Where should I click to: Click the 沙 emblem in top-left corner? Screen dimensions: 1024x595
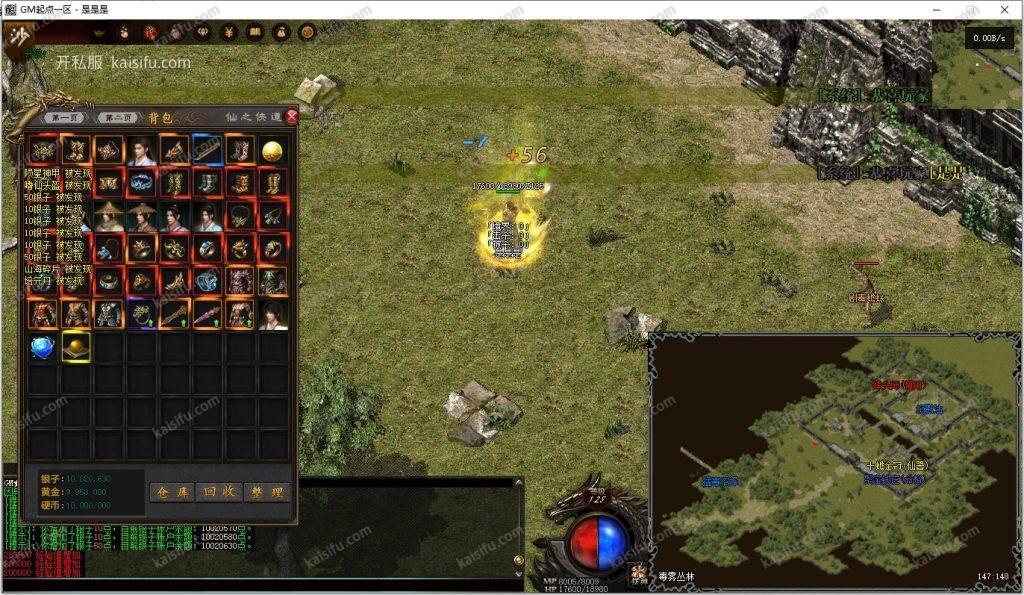[18, 38]
